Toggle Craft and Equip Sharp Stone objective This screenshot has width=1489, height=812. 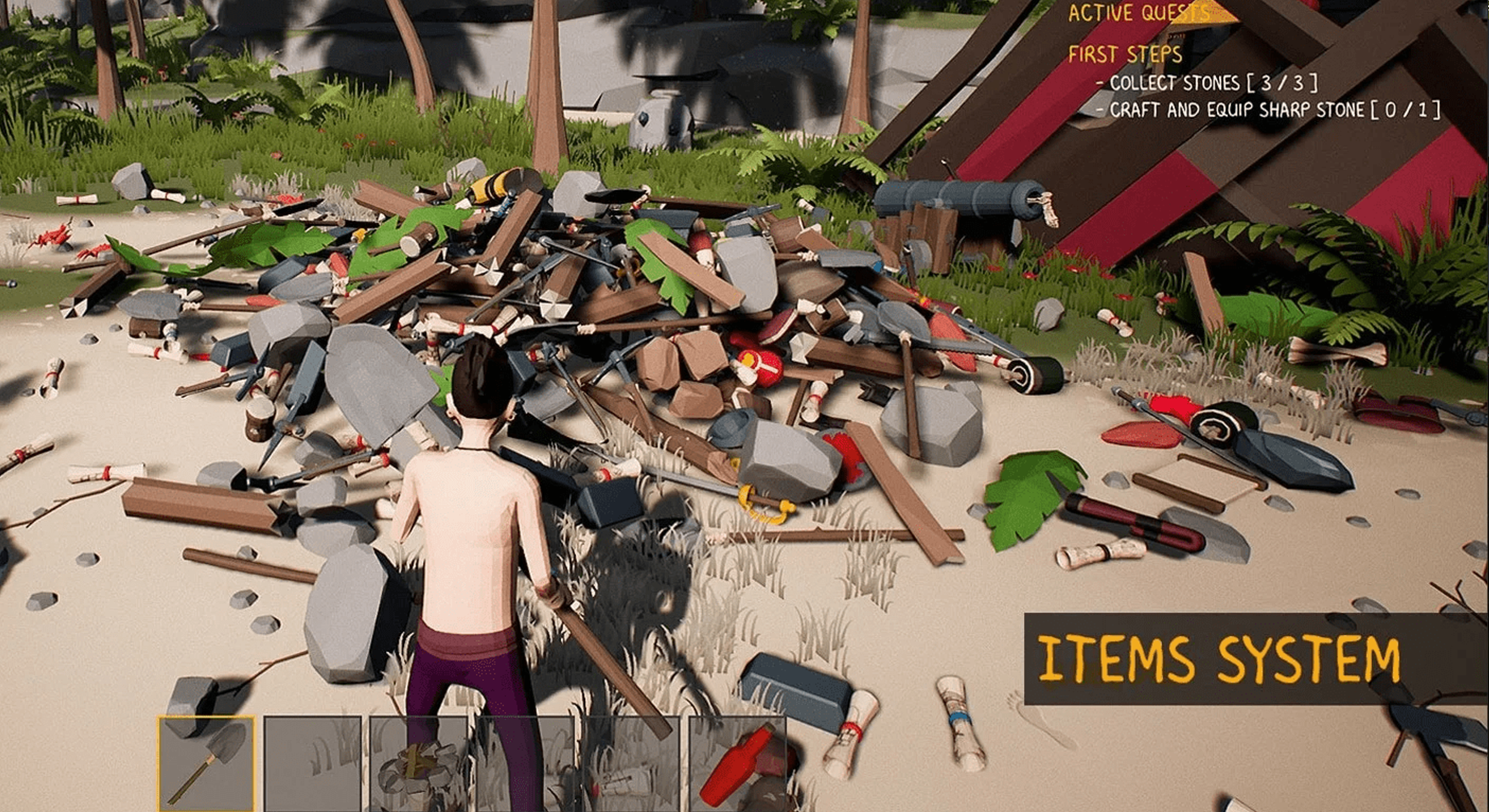[x=1271, y=111]
